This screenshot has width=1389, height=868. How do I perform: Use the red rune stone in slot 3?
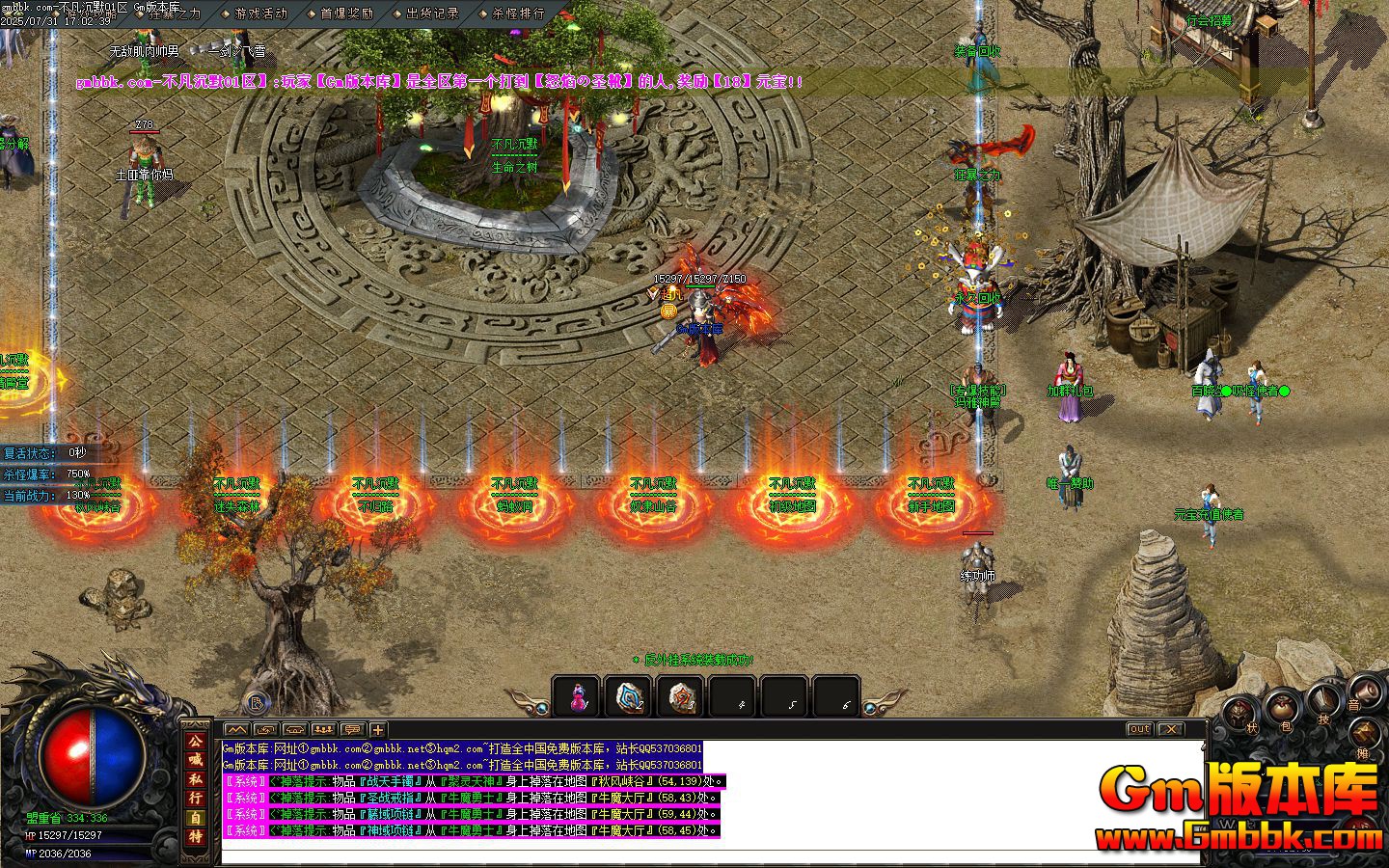tap(681, 696)
